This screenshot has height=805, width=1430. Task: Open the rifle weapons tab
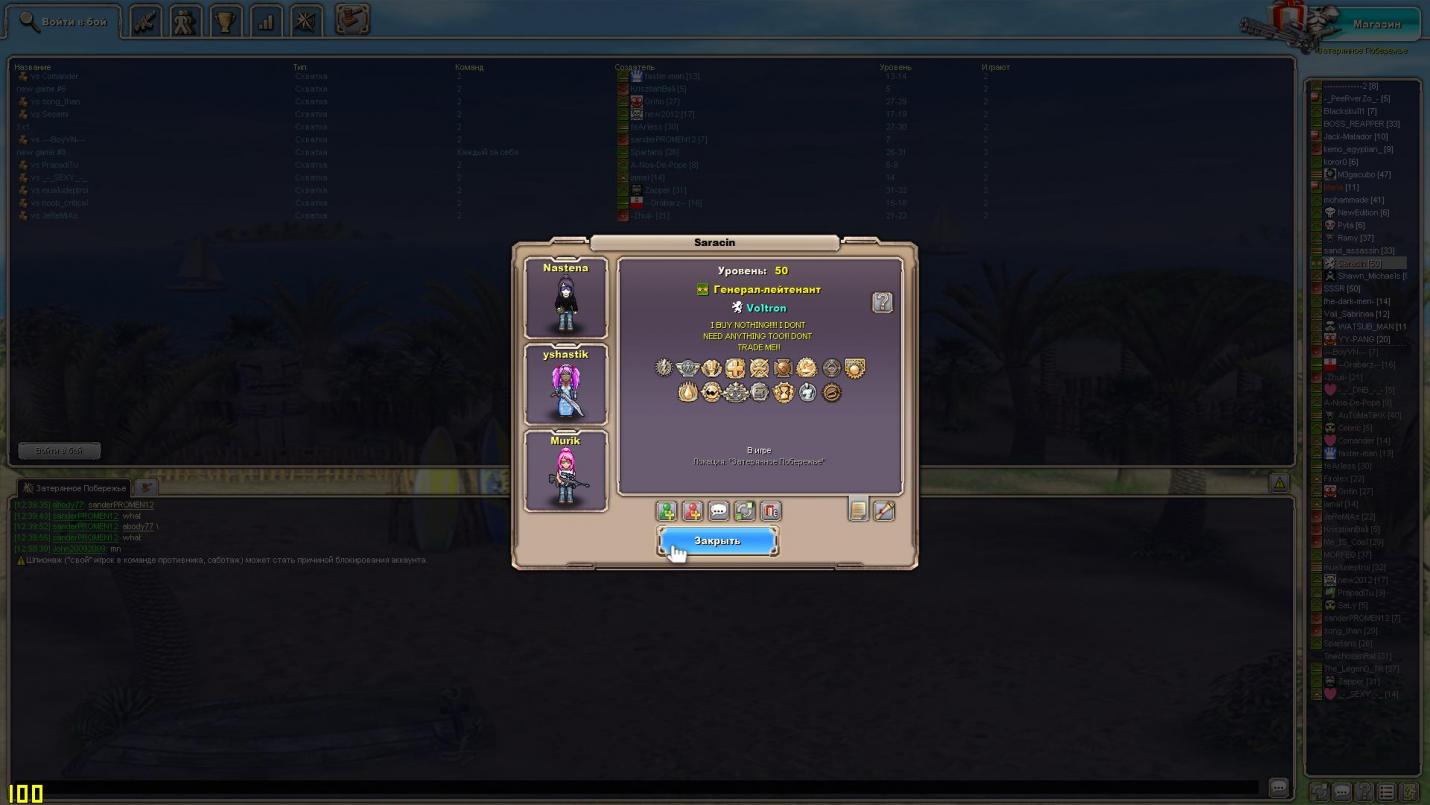click(146, 21)
